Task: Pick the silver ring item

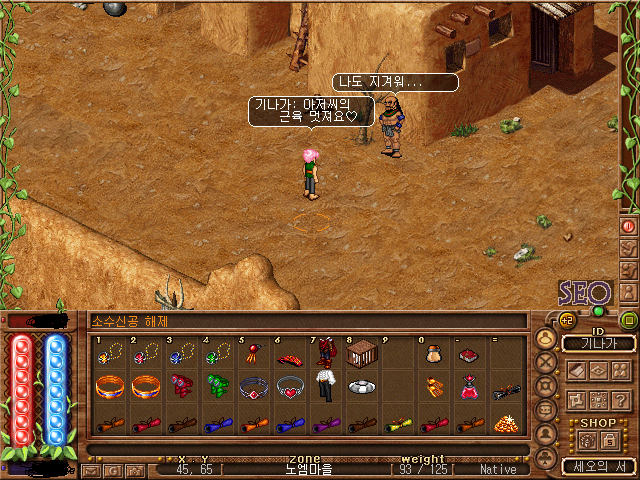Action: pos(361,386)
